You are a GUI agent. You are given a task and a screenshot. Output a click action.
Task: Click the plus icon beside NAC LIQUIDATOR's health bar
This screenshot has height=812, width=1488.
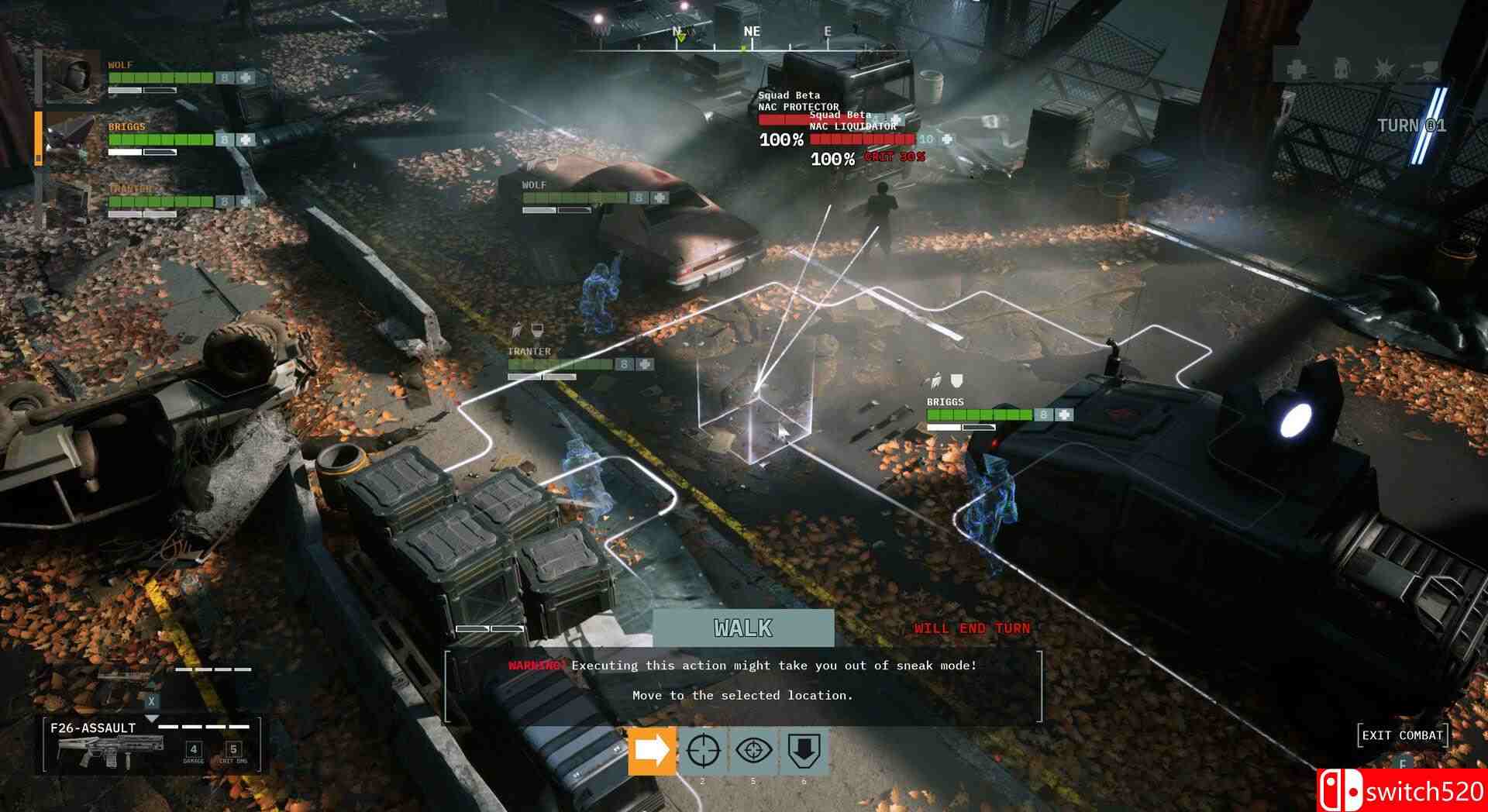(x=947, y=141)
